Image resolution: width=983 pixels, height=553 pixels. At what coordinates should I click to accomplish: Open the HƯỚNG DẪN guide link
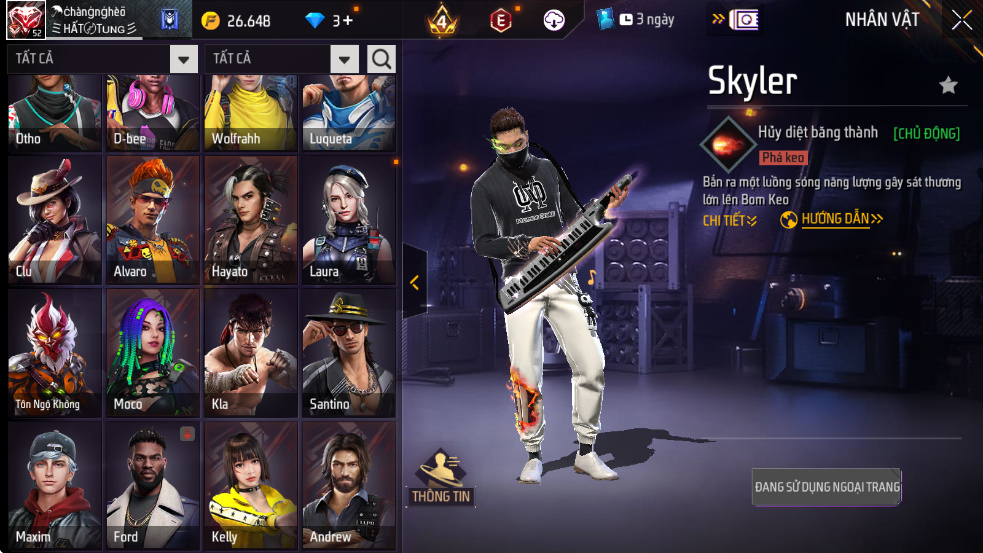(x=832, y=219)
